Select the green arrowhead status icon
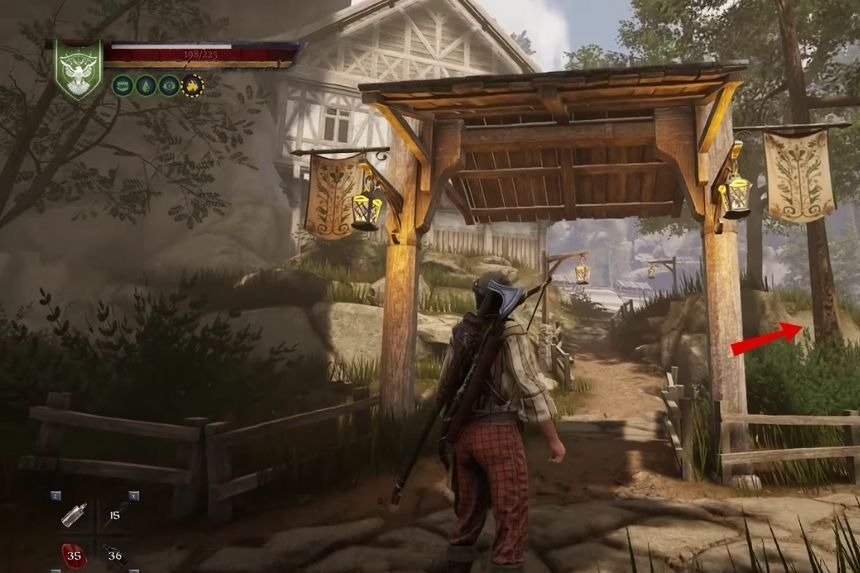The width and height of the screenshot is (860, 573). (145, 85)
